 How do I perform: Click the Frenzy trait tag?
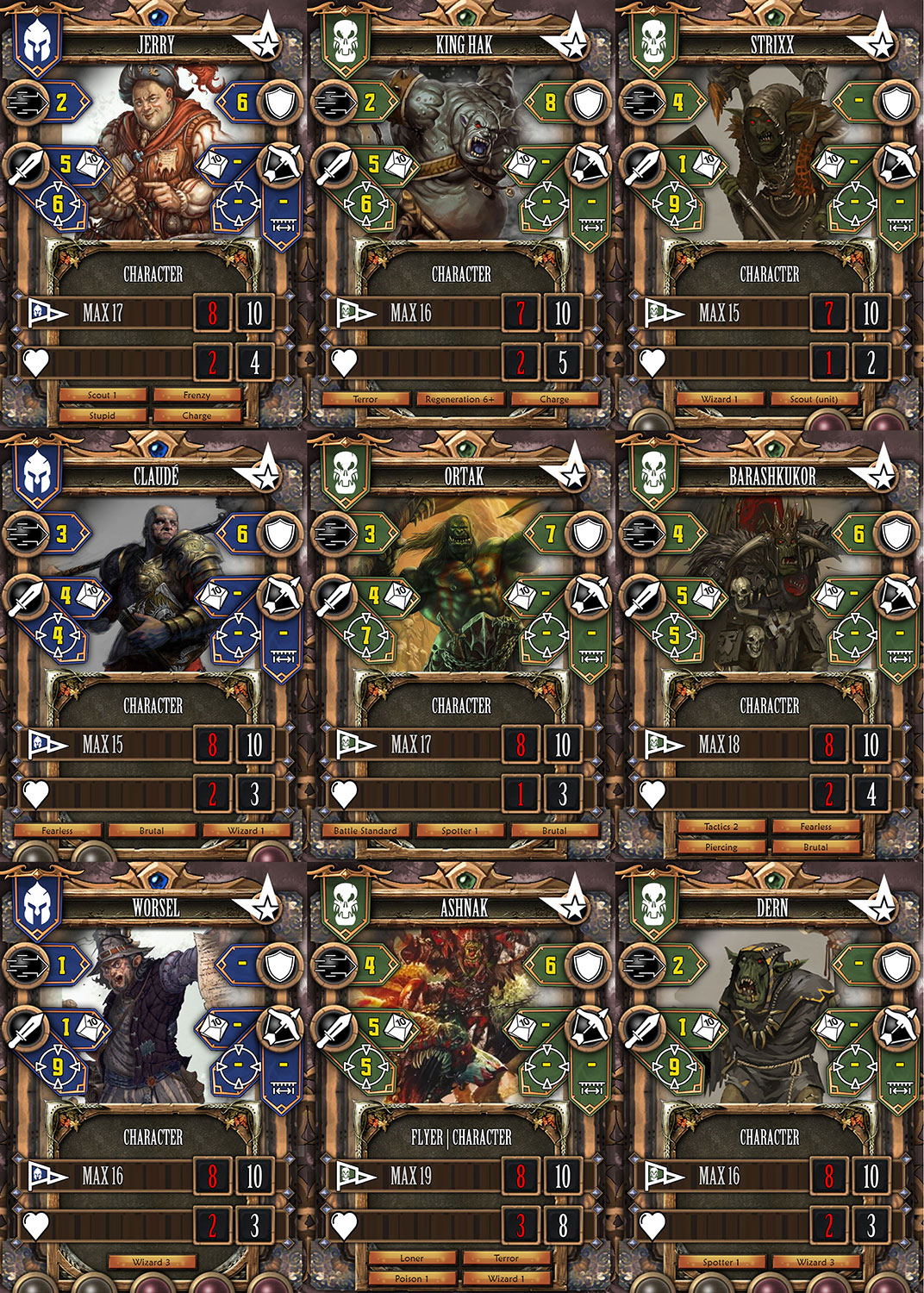pos(197,395)
